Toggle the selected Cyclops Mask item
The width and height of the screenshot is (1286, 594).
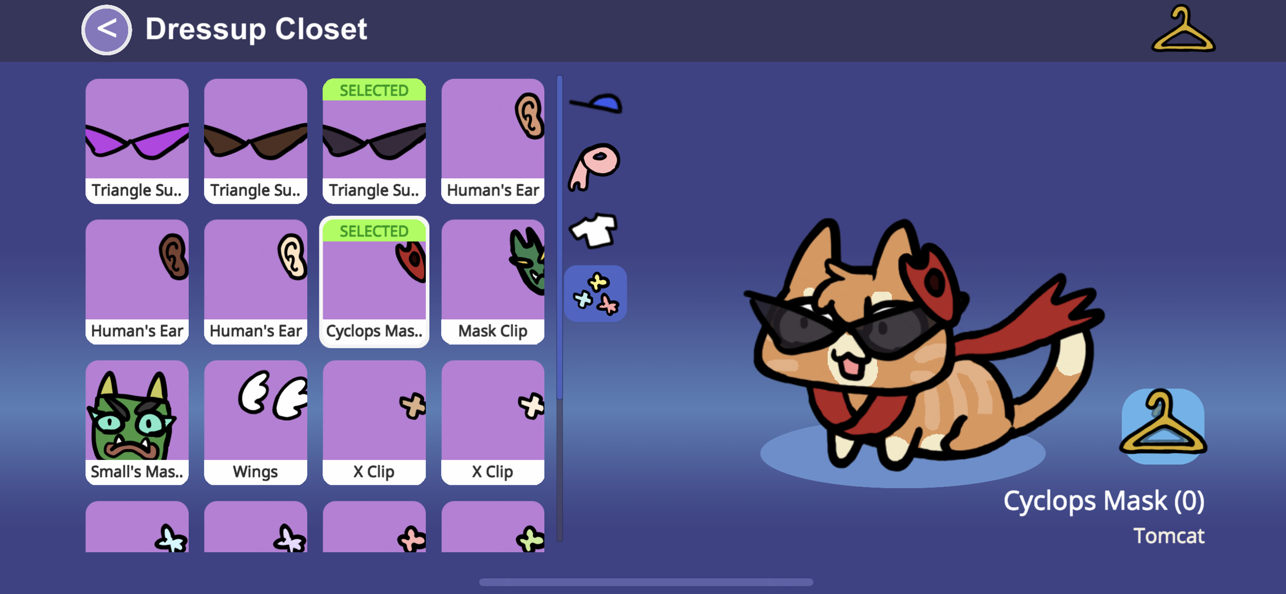click(x=374, y=282)
